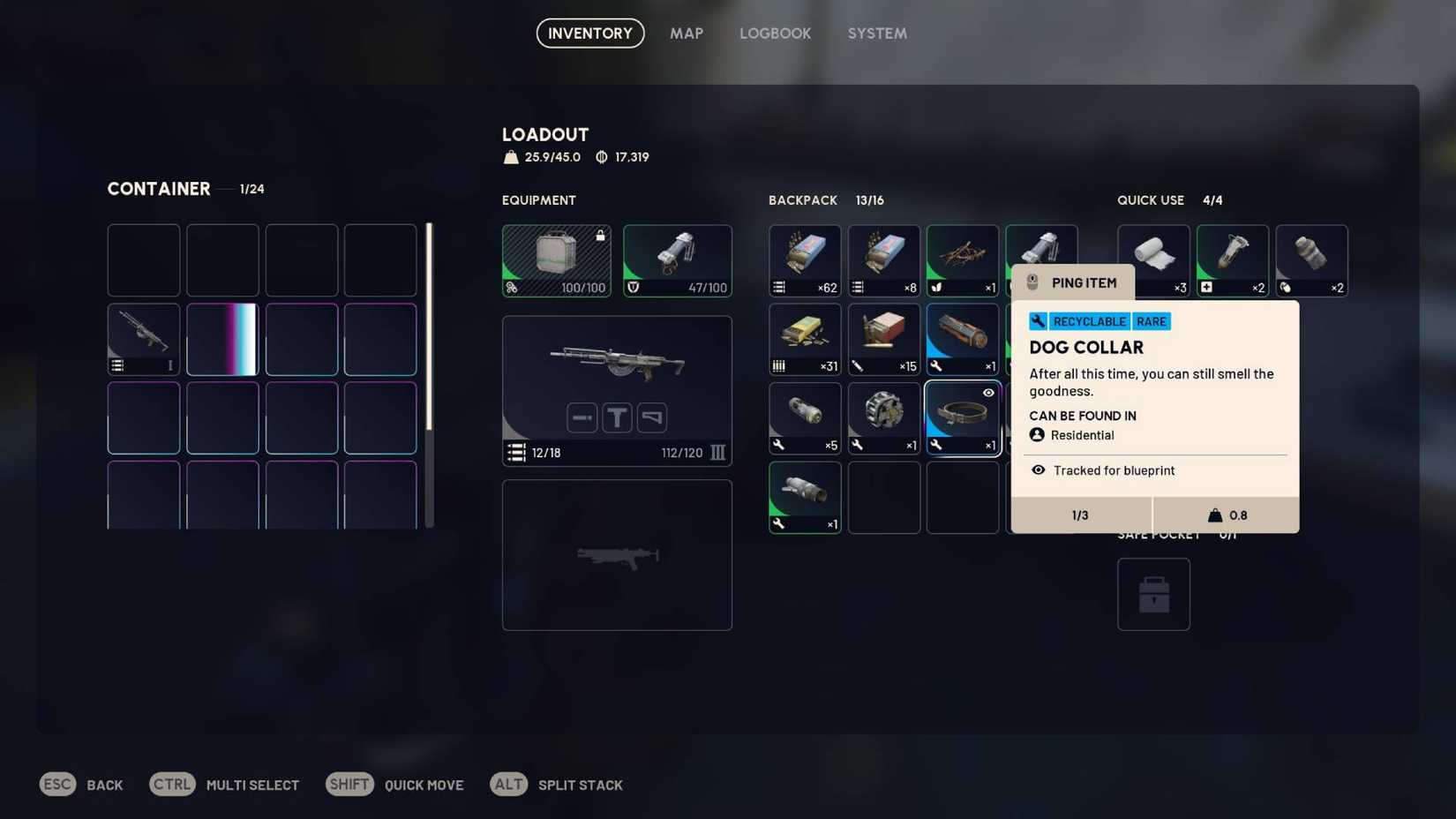Click the gradient swatch item in the container grid
This screenshot has height=819, width=1456.
pyautogui.click(x=221, y=339)
